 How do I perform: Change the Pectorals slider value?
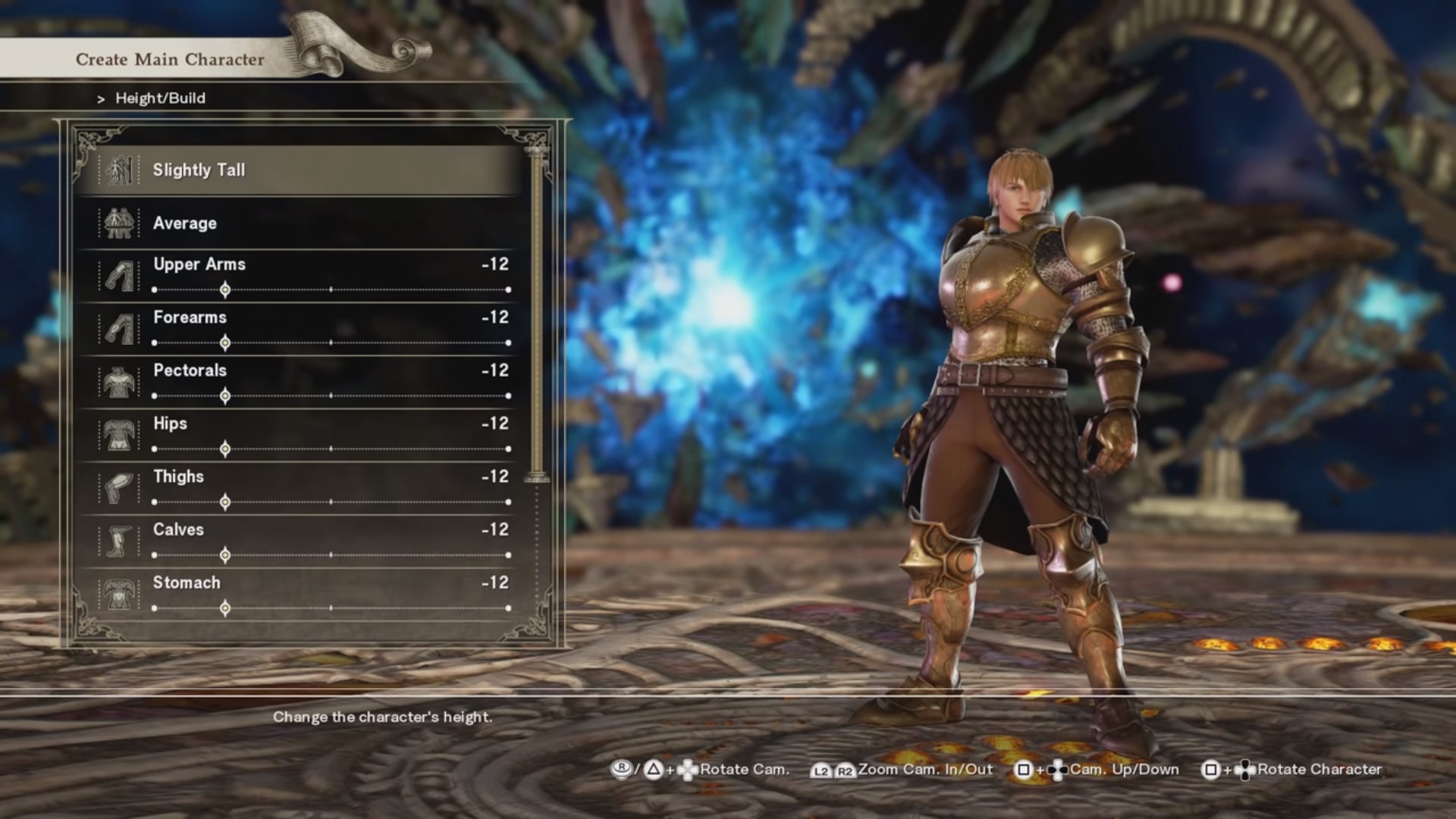[225, 396]
